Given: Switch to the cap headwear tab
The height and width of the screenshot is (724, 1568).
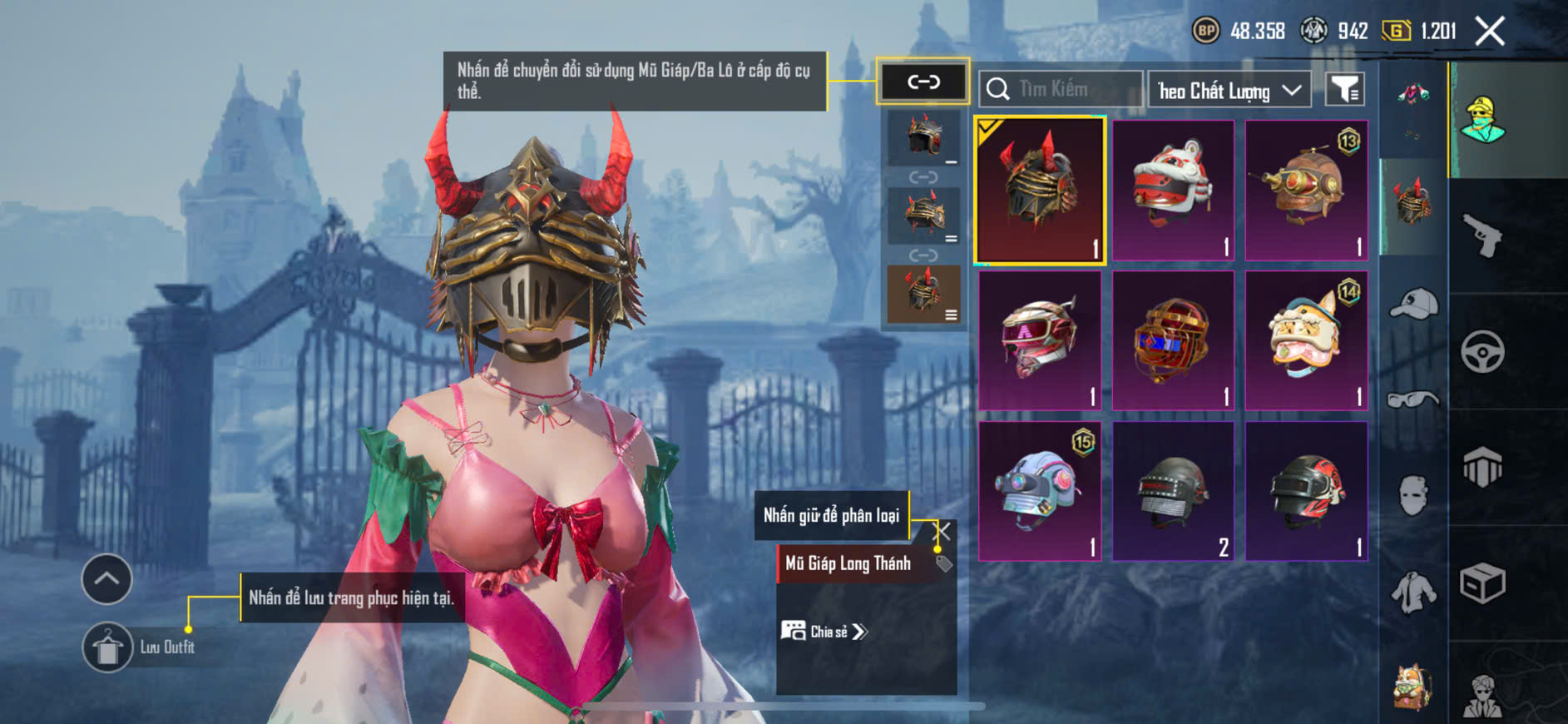Looking at the screenshot, I should click(1413, 303).
